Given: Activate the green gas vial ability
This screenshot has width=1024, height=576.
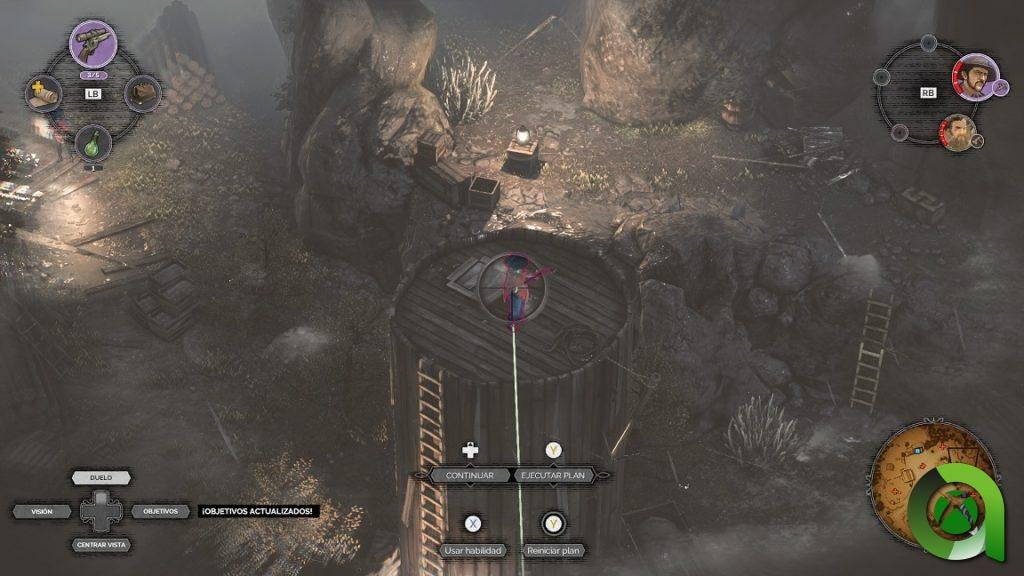Looking at the screenshot, I should click(x=93, y=142).
